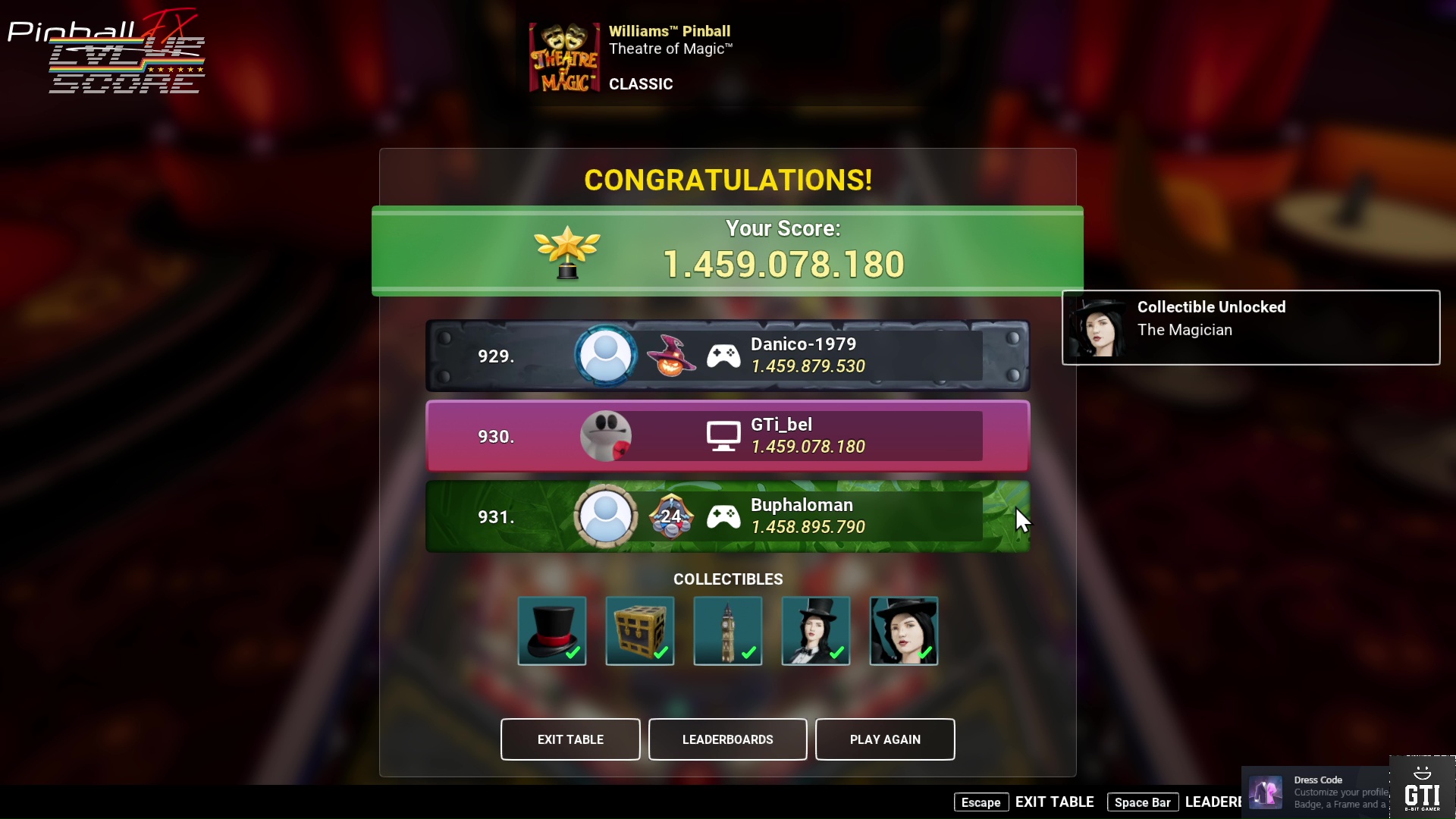This screenshot has height=819, width=1456.
Task: Open the Dress Code notification
Action: tap(1316, 792)
